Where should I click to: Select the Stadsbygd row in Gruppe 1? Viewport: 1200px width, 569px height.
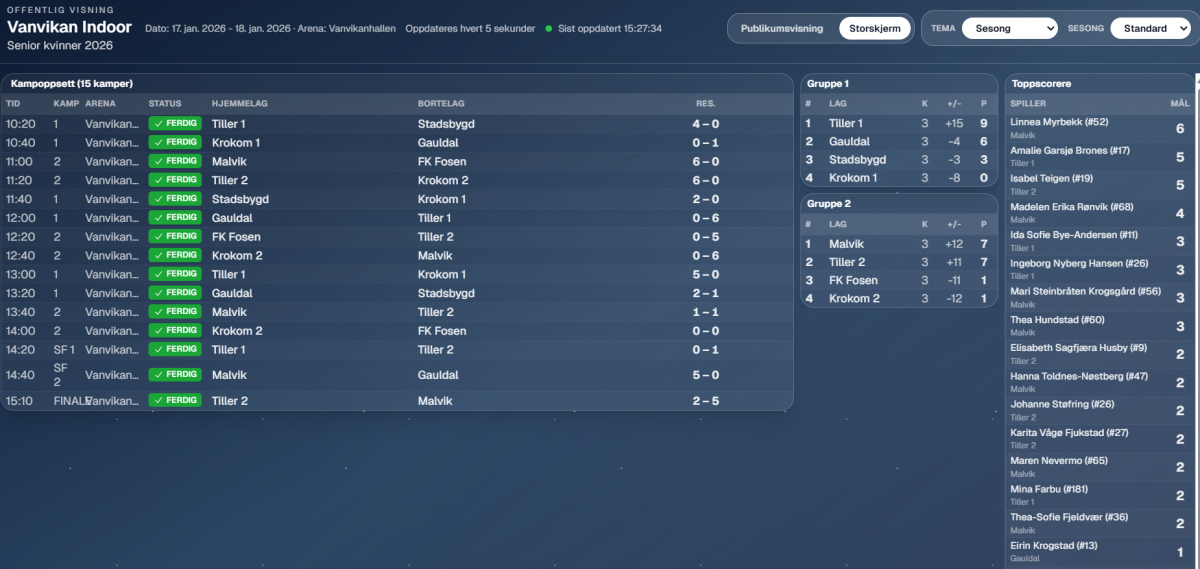coord(898,160)
